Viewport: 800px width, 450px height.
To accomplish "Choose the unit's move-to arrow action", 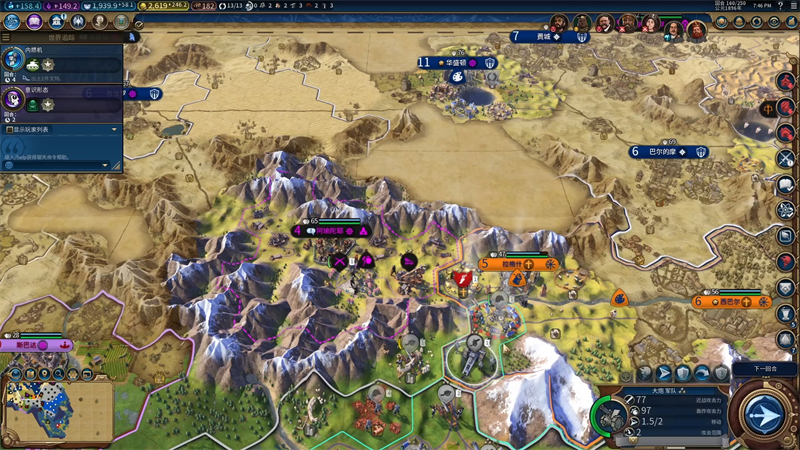I will pos(663,372).
